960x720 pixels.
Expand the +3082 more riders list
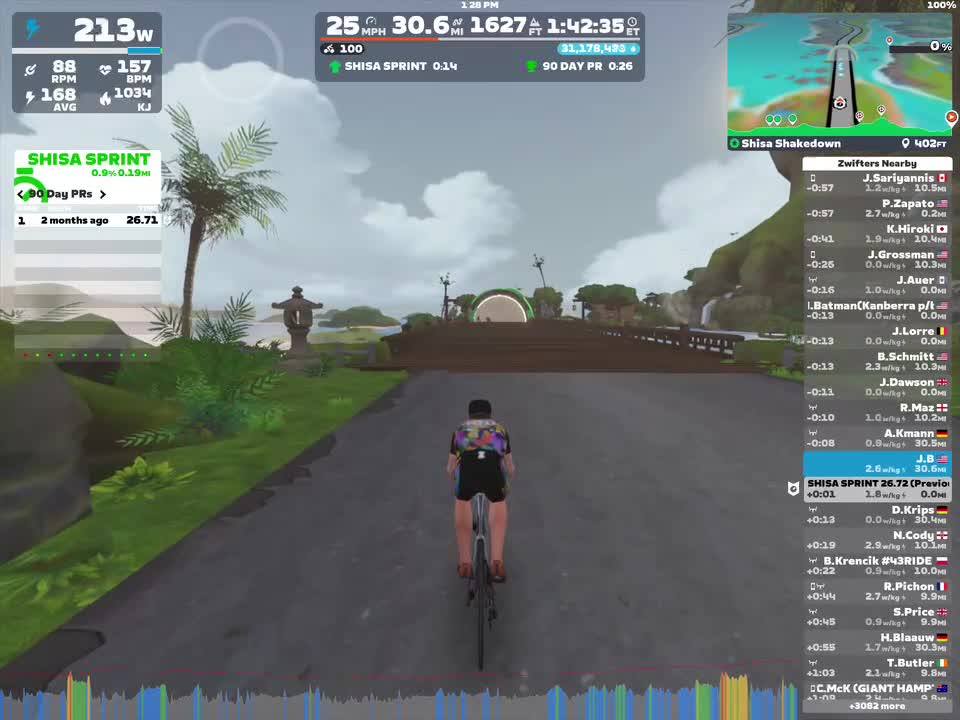coord(877,706)
